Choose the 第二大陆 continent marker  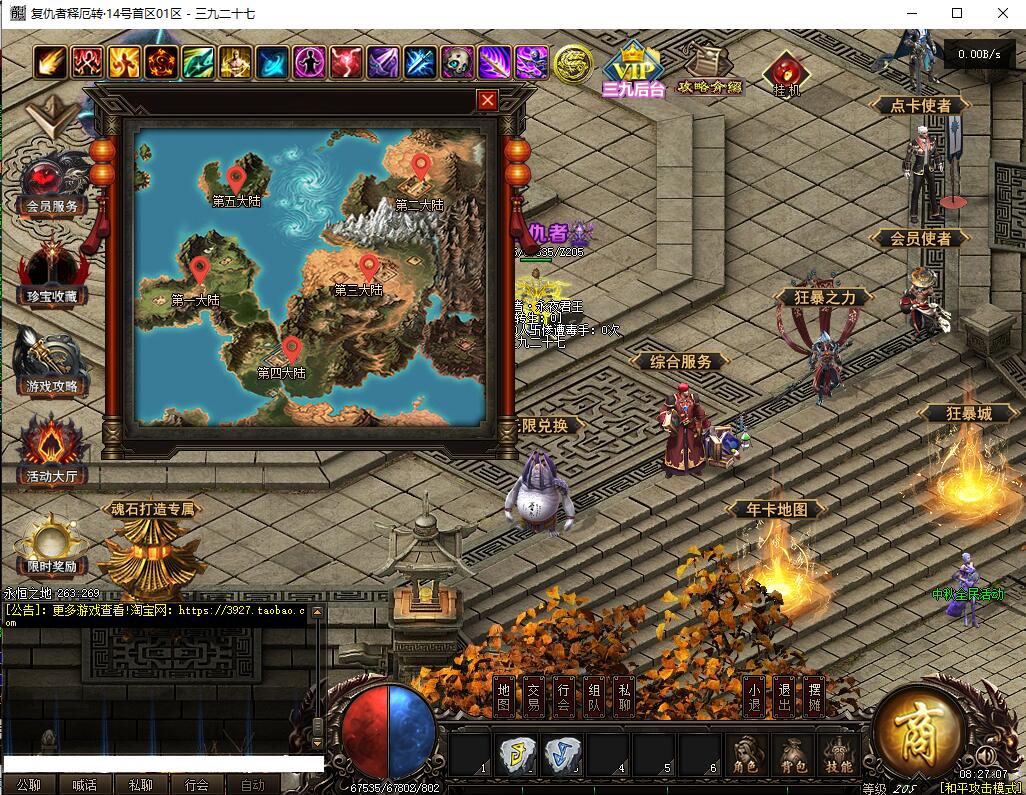tap(420, 166)
